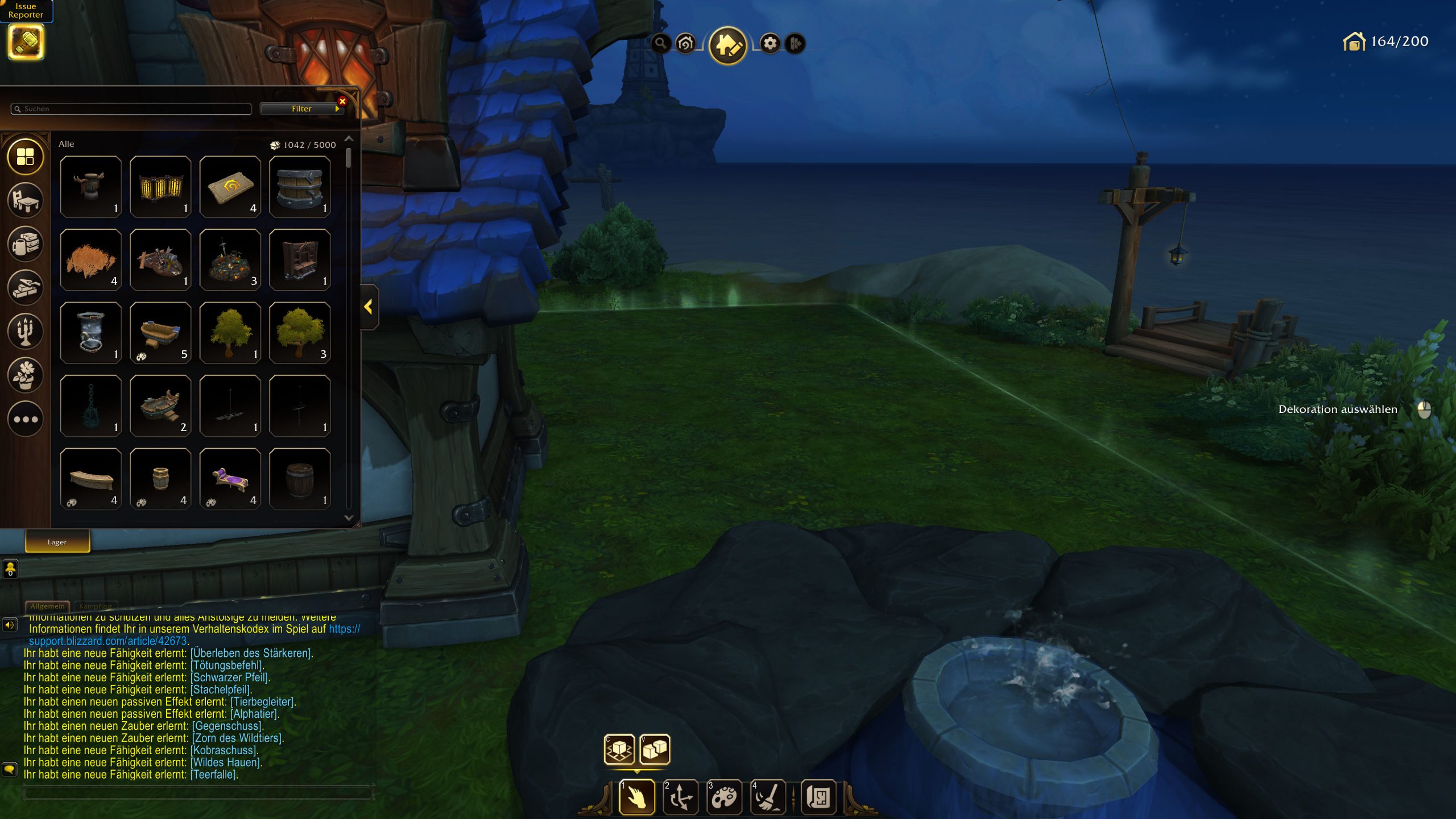Select the glowing folding screen decoration

[160, 187]
